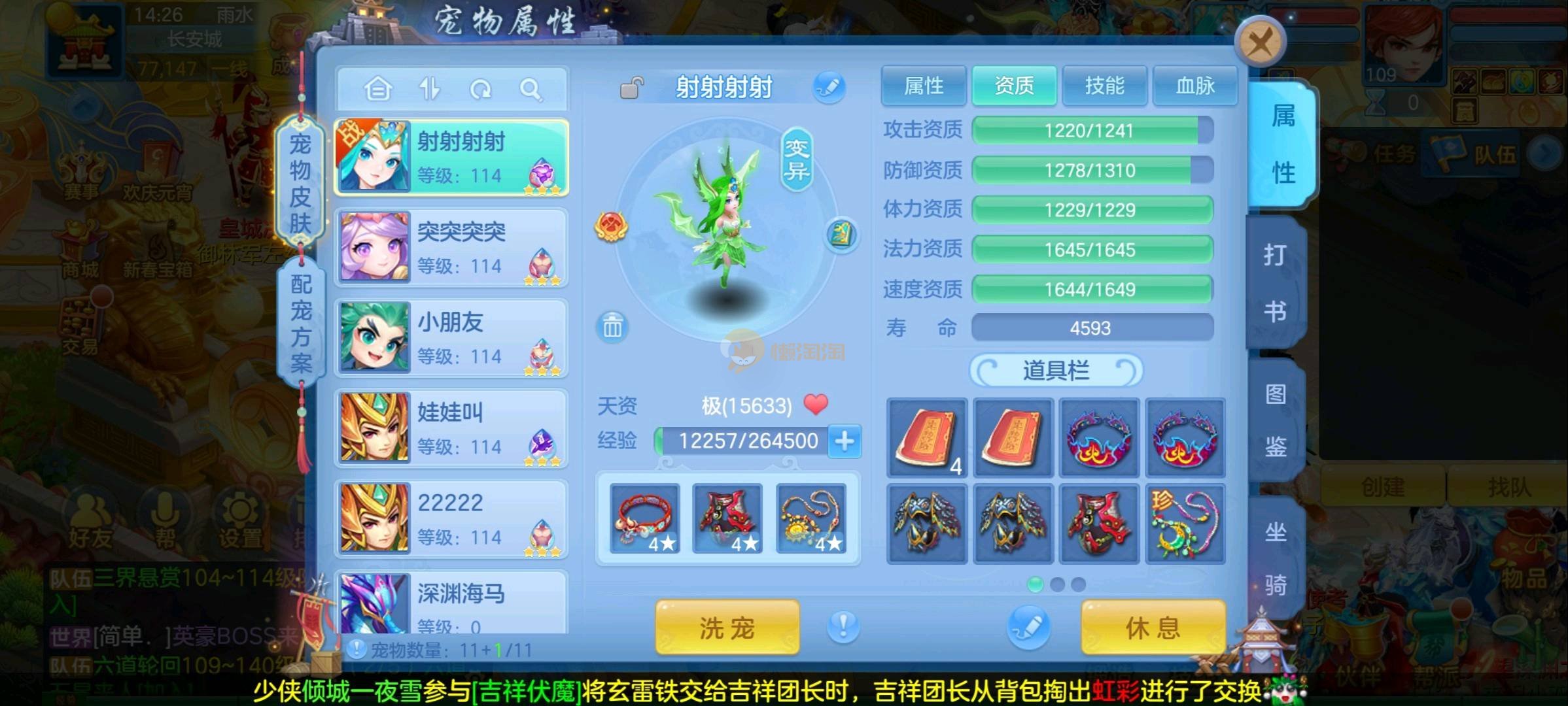Viewport: 1568px width, 706px height.
Task: Open the 技能 skills tab
Action: click(x=1104, y=86)
